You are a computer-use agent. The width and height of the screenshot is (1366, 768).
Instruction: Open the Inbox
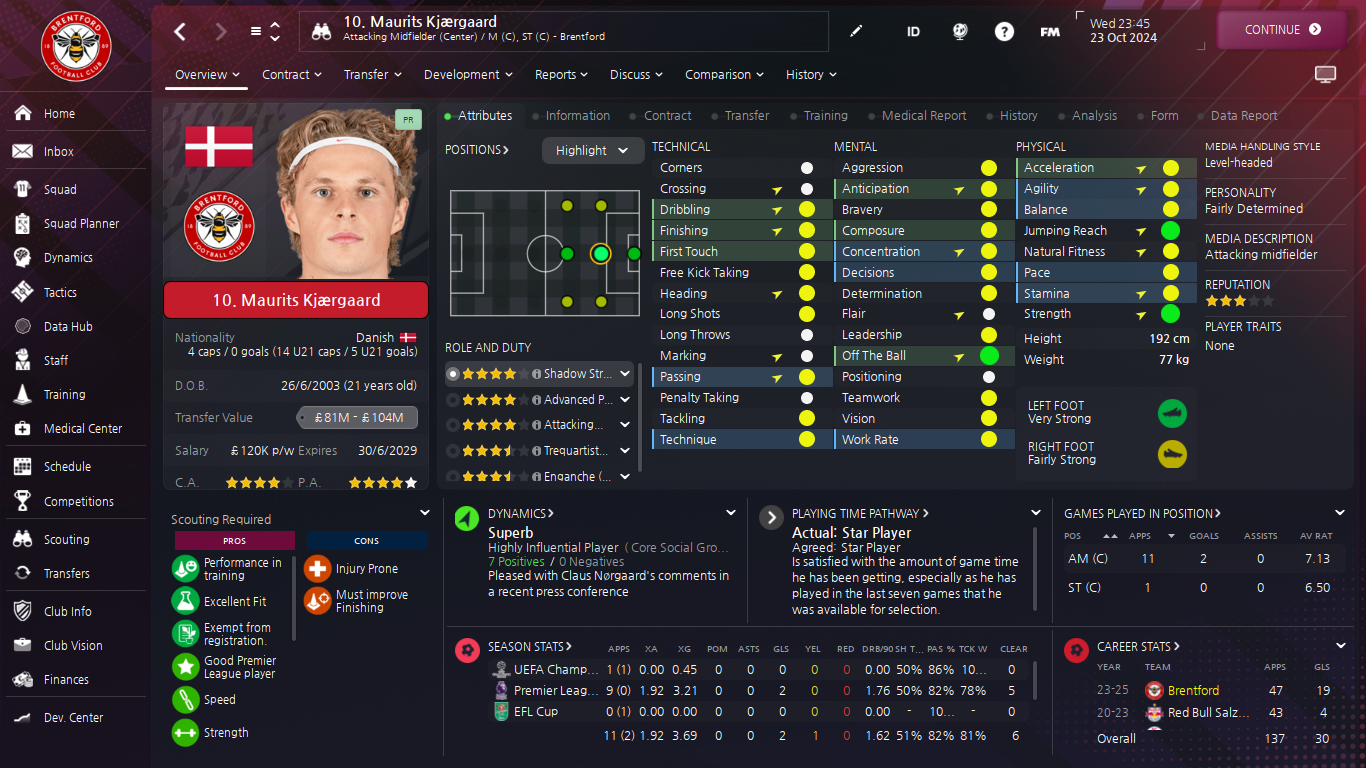pos(59,151)
